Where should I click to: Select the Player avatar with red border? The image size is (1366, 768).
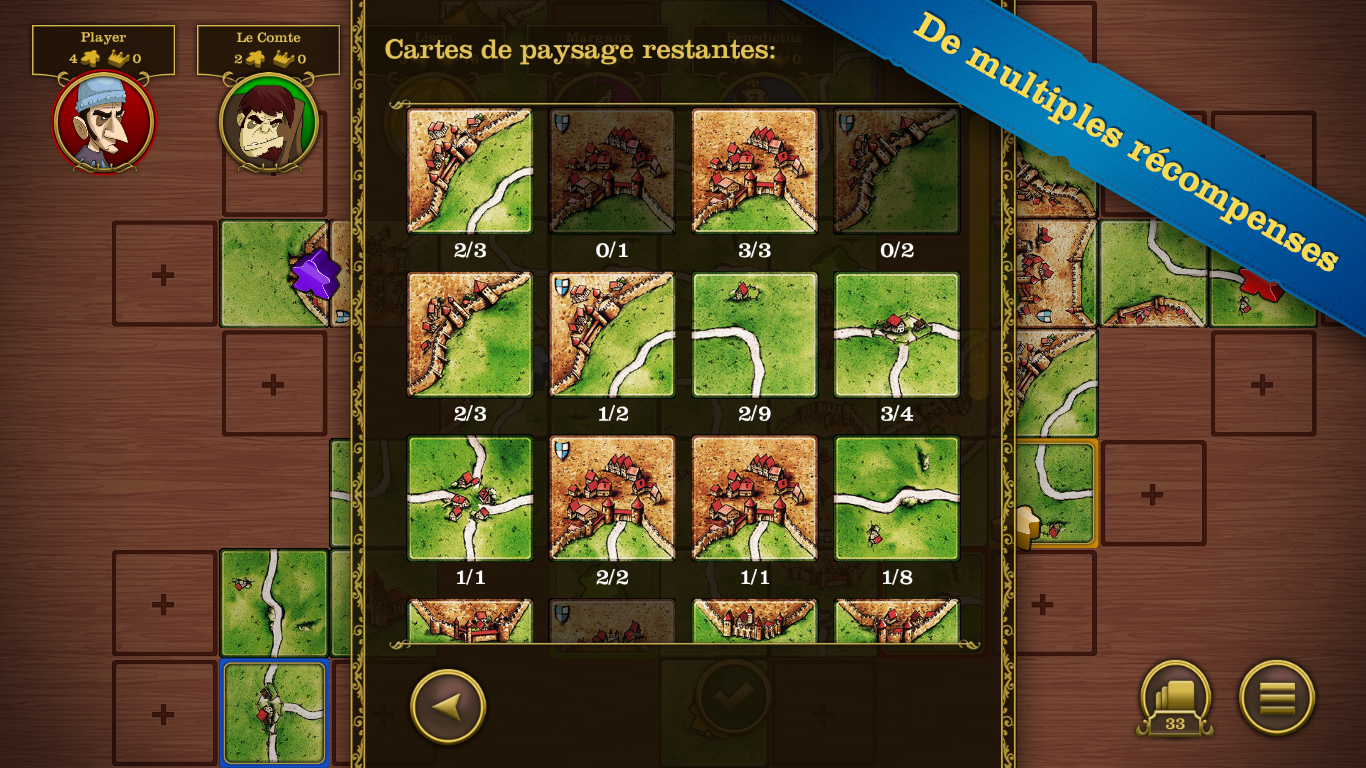103,122
